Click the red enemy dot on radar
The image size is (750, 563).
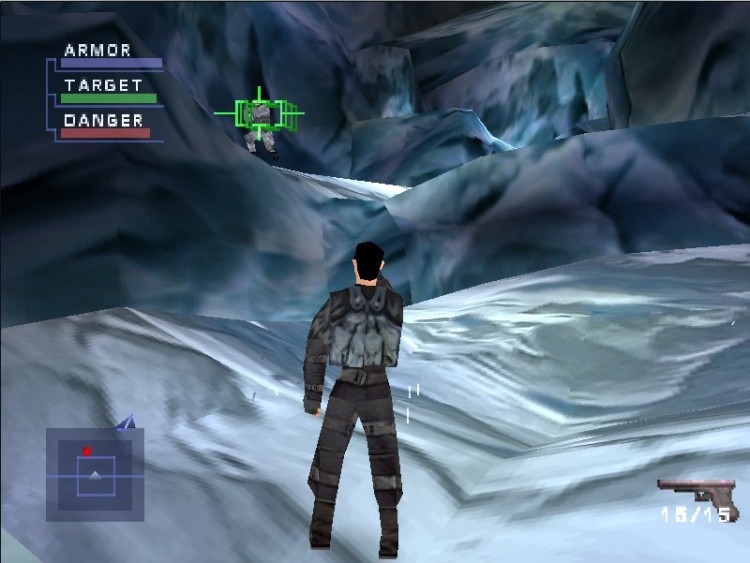(87, 451)
